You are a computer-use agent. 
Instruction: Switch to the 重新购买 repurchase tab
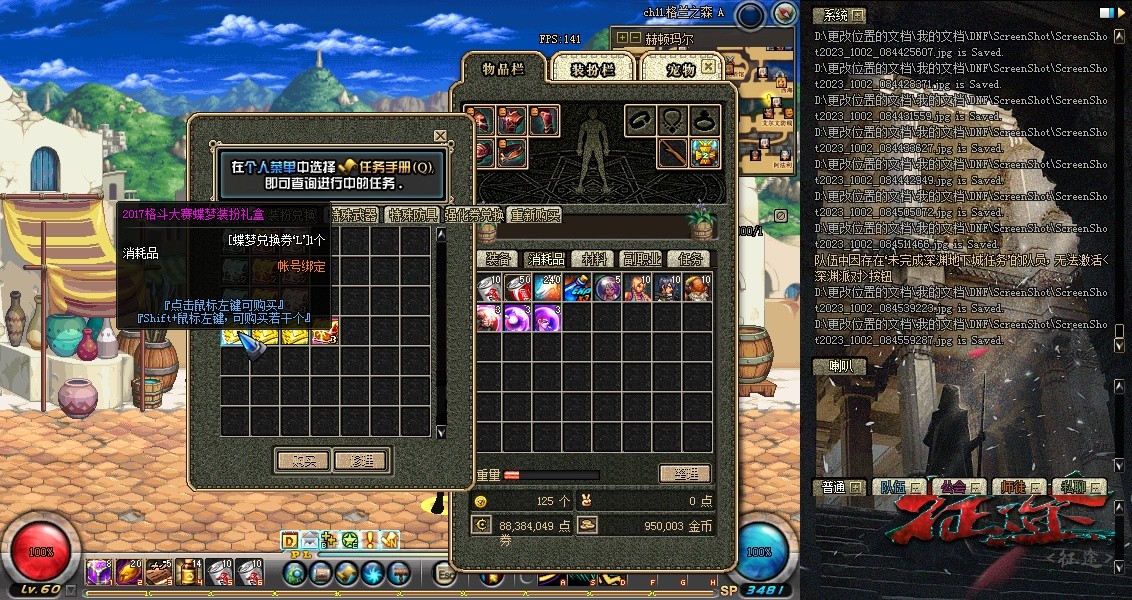point(535,215)
